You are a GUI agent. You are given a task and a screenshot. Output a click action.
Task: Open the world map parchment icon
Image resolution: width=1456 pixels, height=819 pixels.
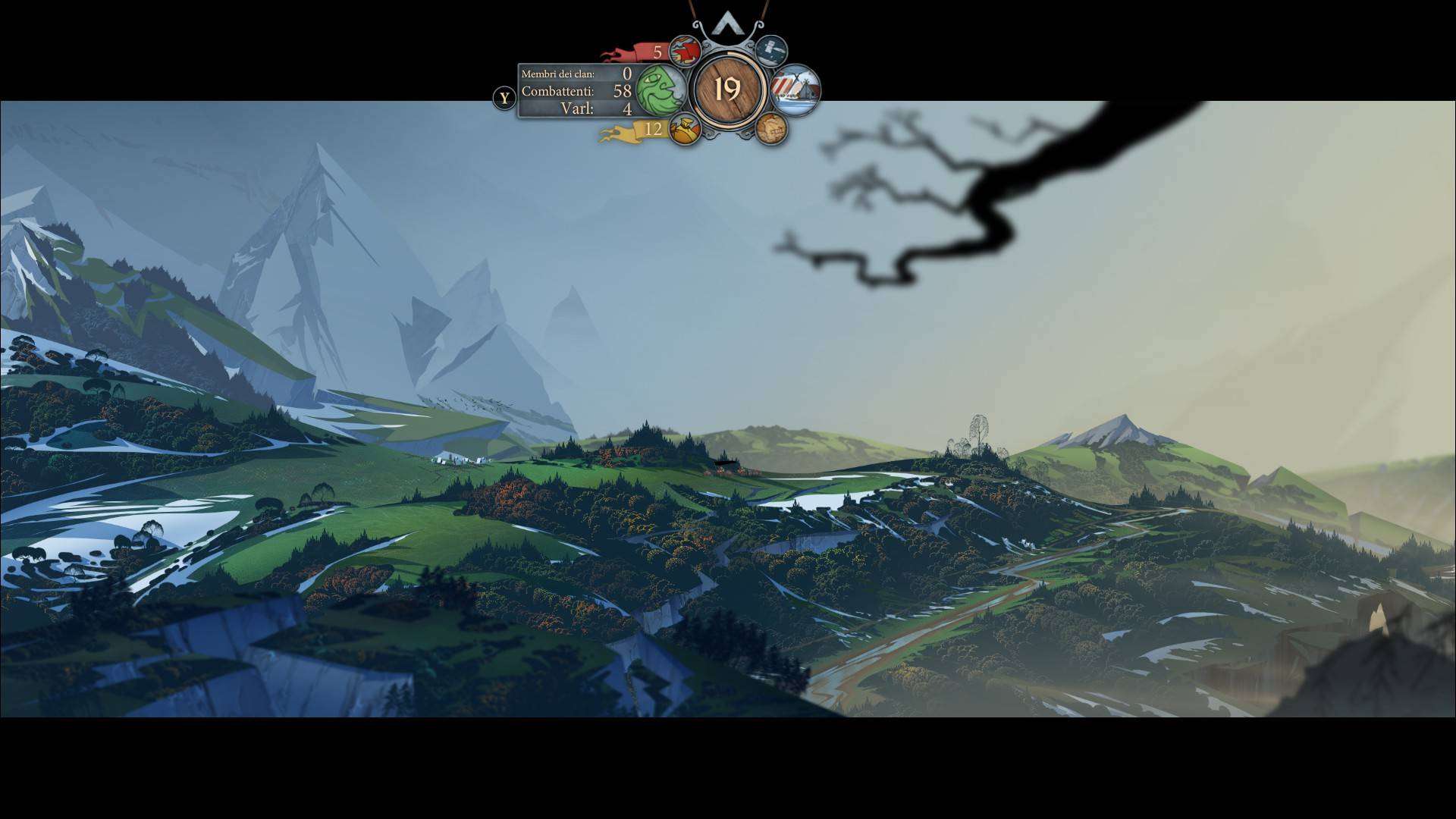coord(771,130)
